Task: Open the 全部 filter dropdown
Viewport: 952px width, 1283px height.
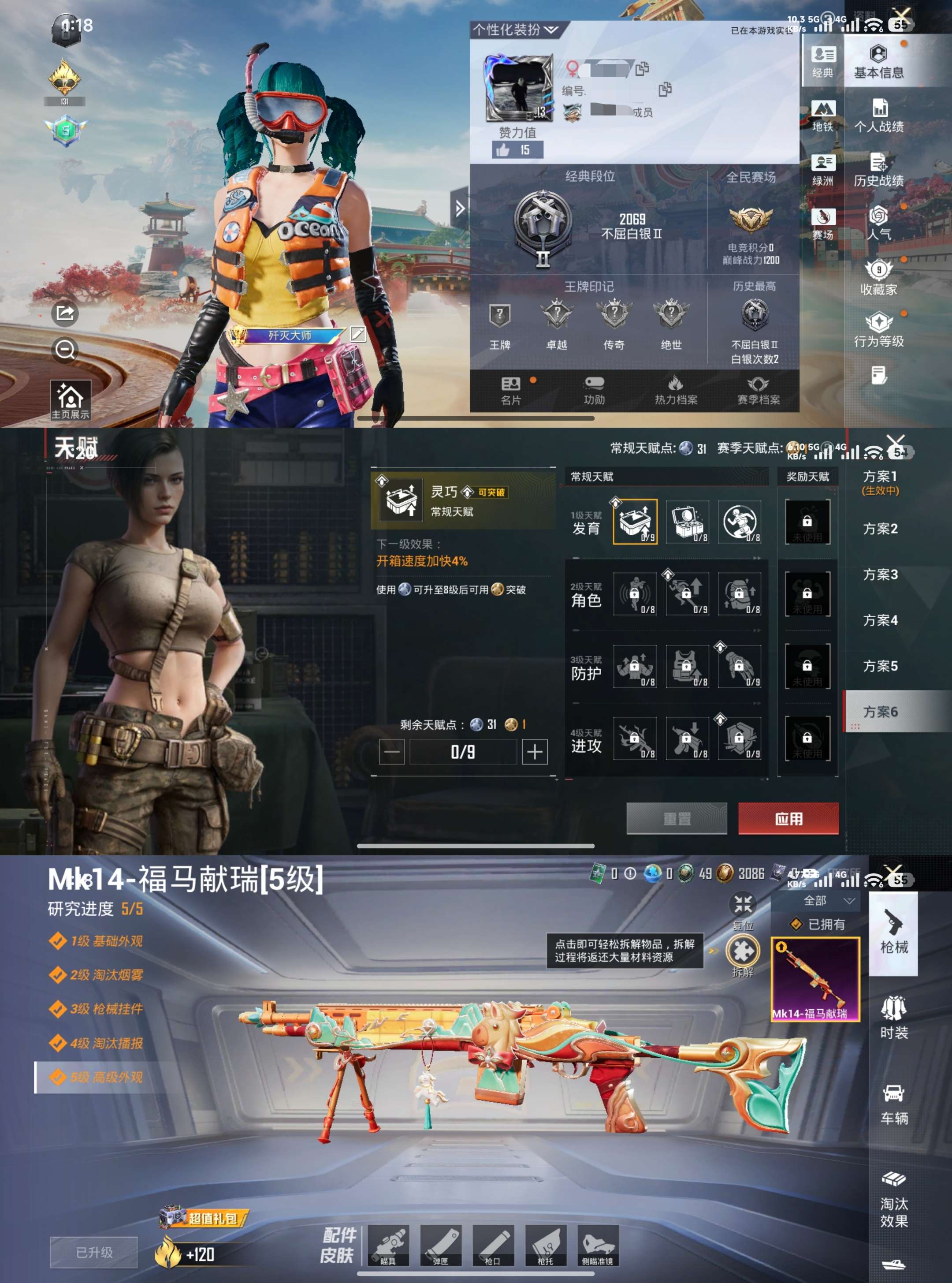Action: [x=828, y=900]
